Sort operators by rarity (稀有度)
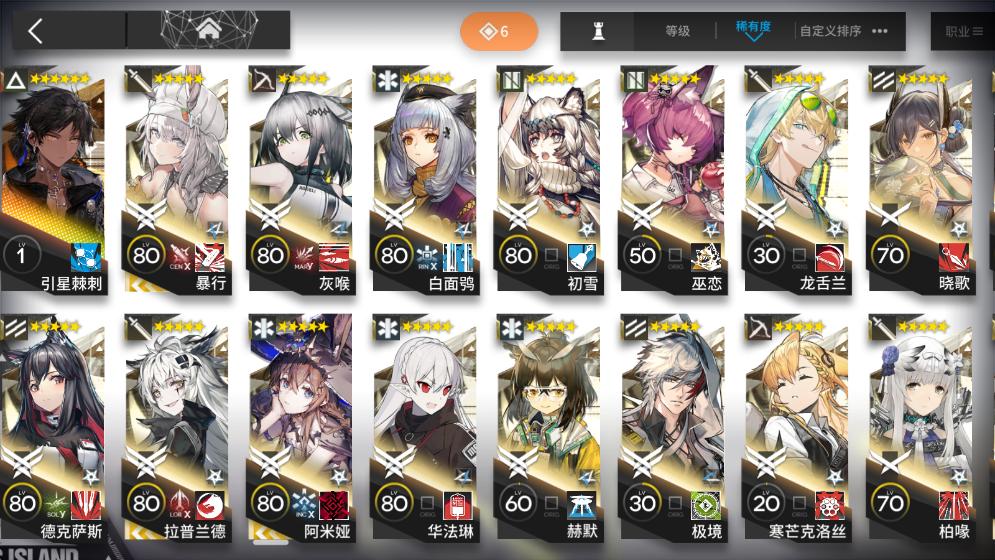Image resolution: width=995 pixels, height=560 pixels. [752, 29]
